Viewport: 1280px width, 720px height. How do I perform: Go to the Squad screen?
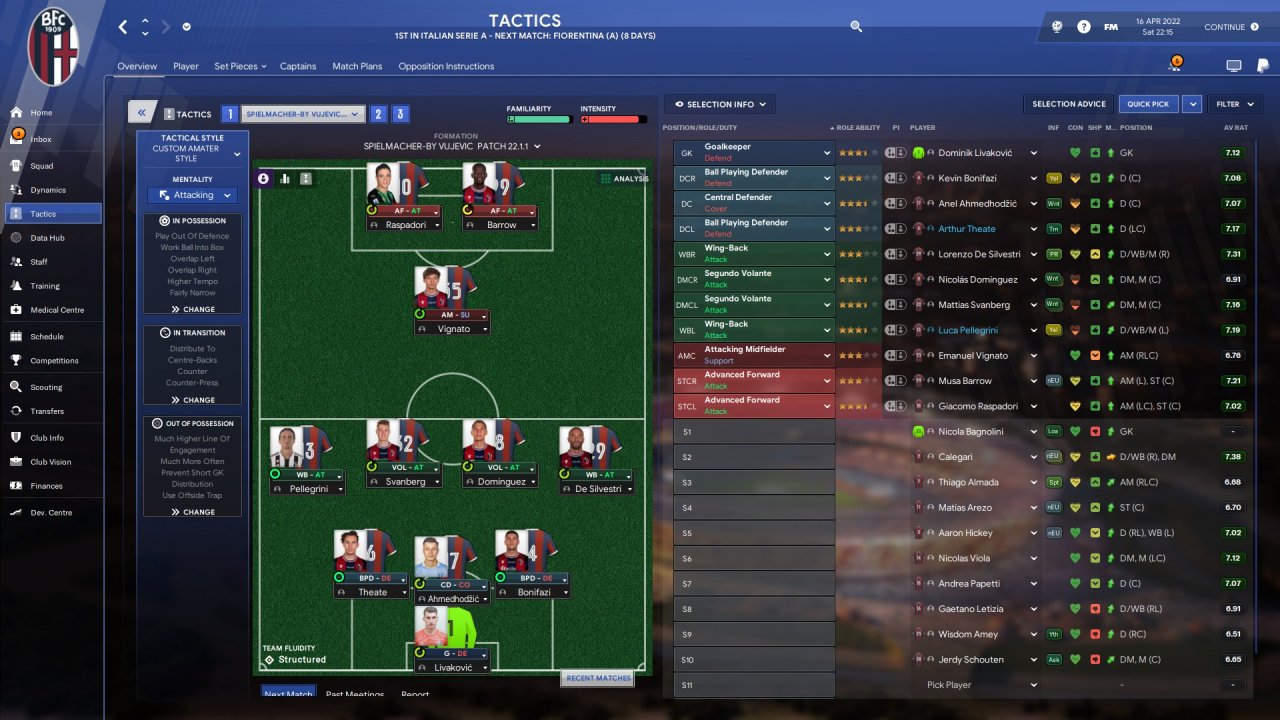[41, 166]
